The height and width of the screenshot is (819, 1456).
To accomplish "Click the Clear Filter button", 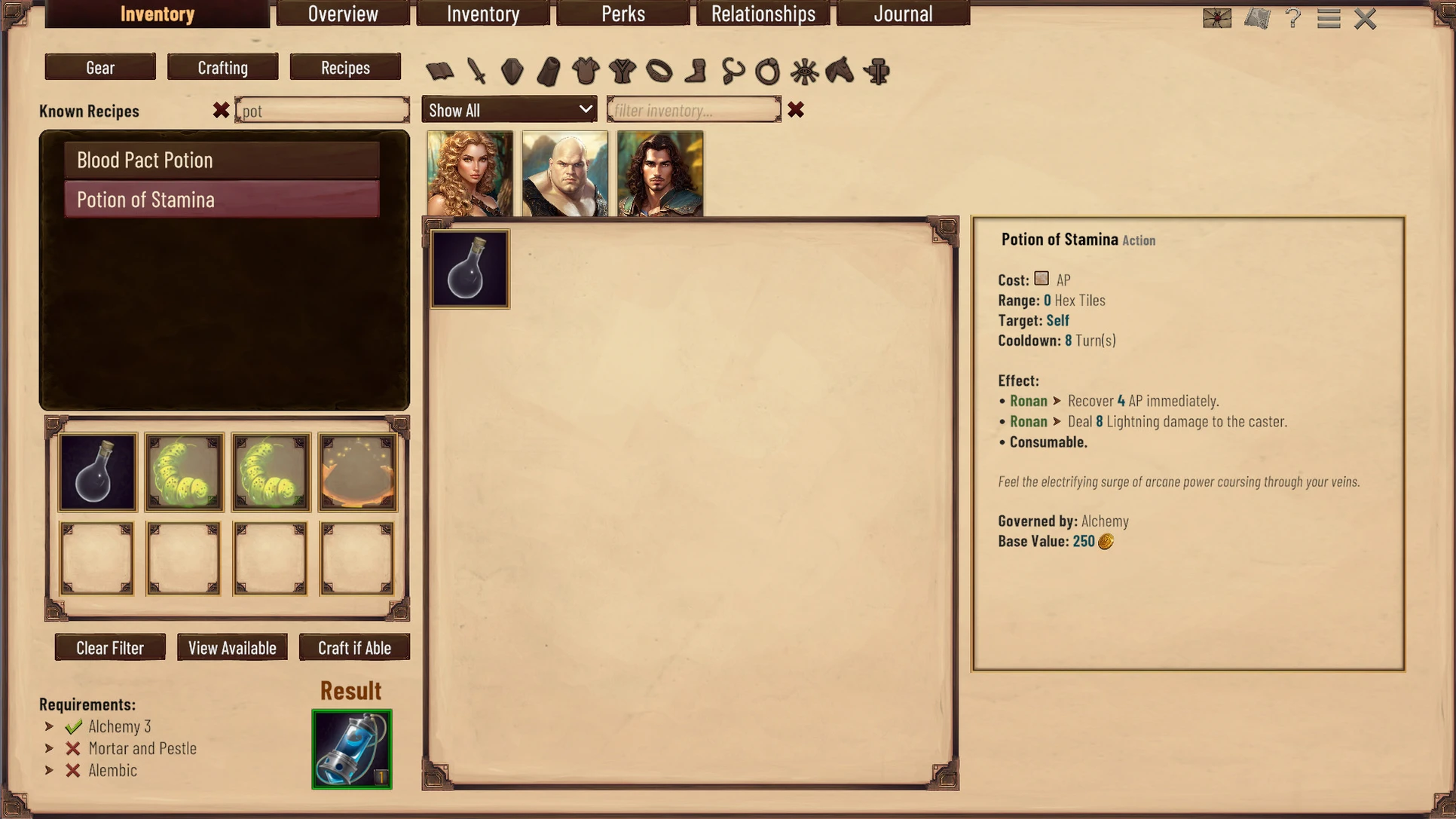I will pyautogui.click(x=110, y=647).
